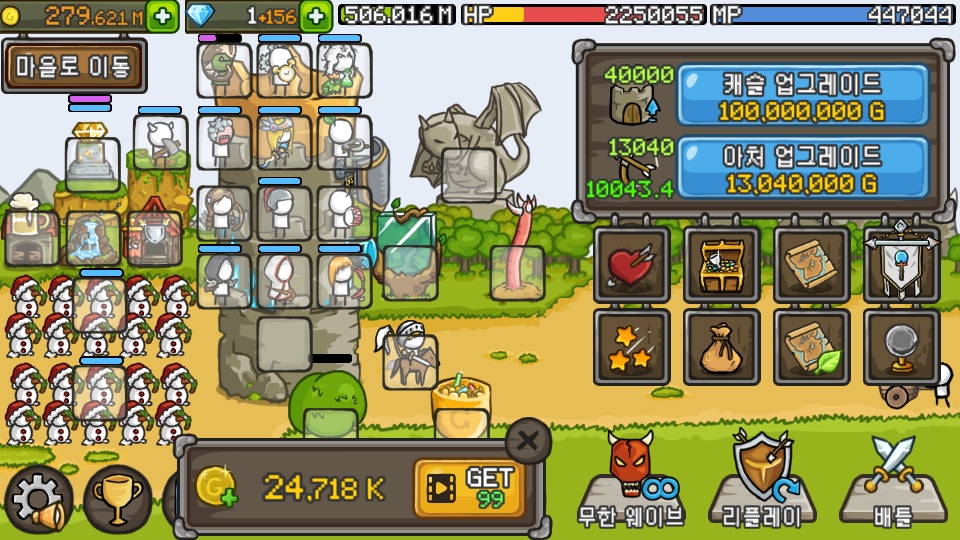Watch the ad with the GET button

pyautogui.click(x=470, y=488)
